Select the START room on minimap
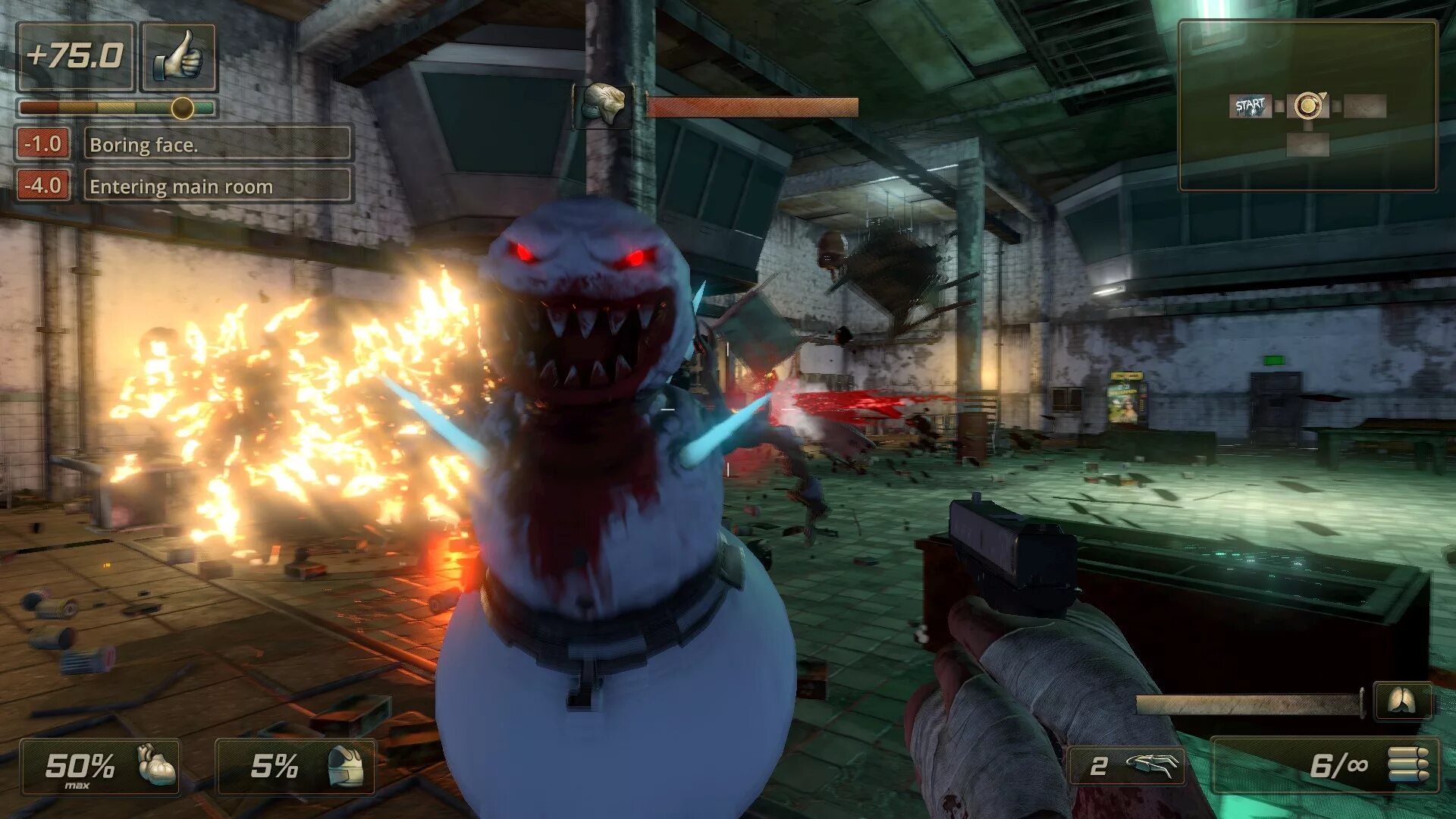 pos(1249,106)
